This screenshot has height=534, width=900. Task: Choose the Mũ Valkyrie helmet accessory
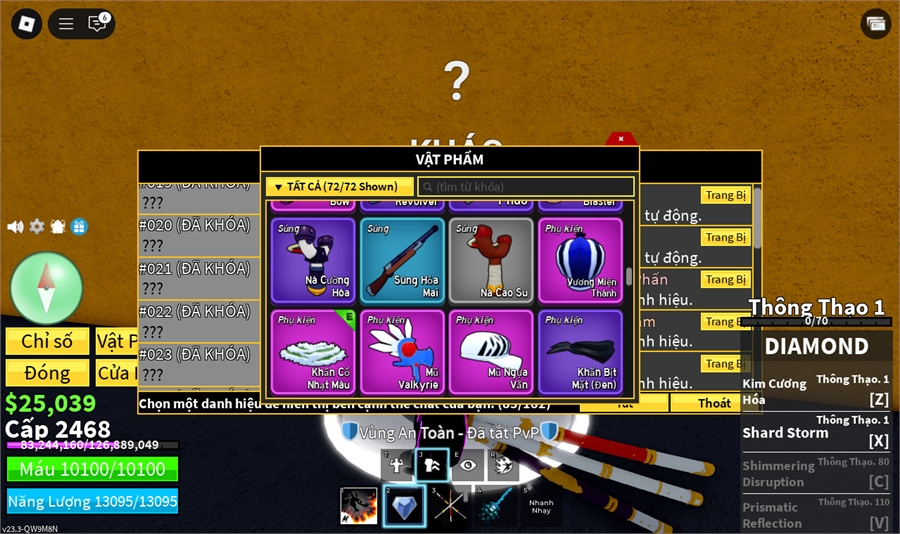(x=403, y=351)
